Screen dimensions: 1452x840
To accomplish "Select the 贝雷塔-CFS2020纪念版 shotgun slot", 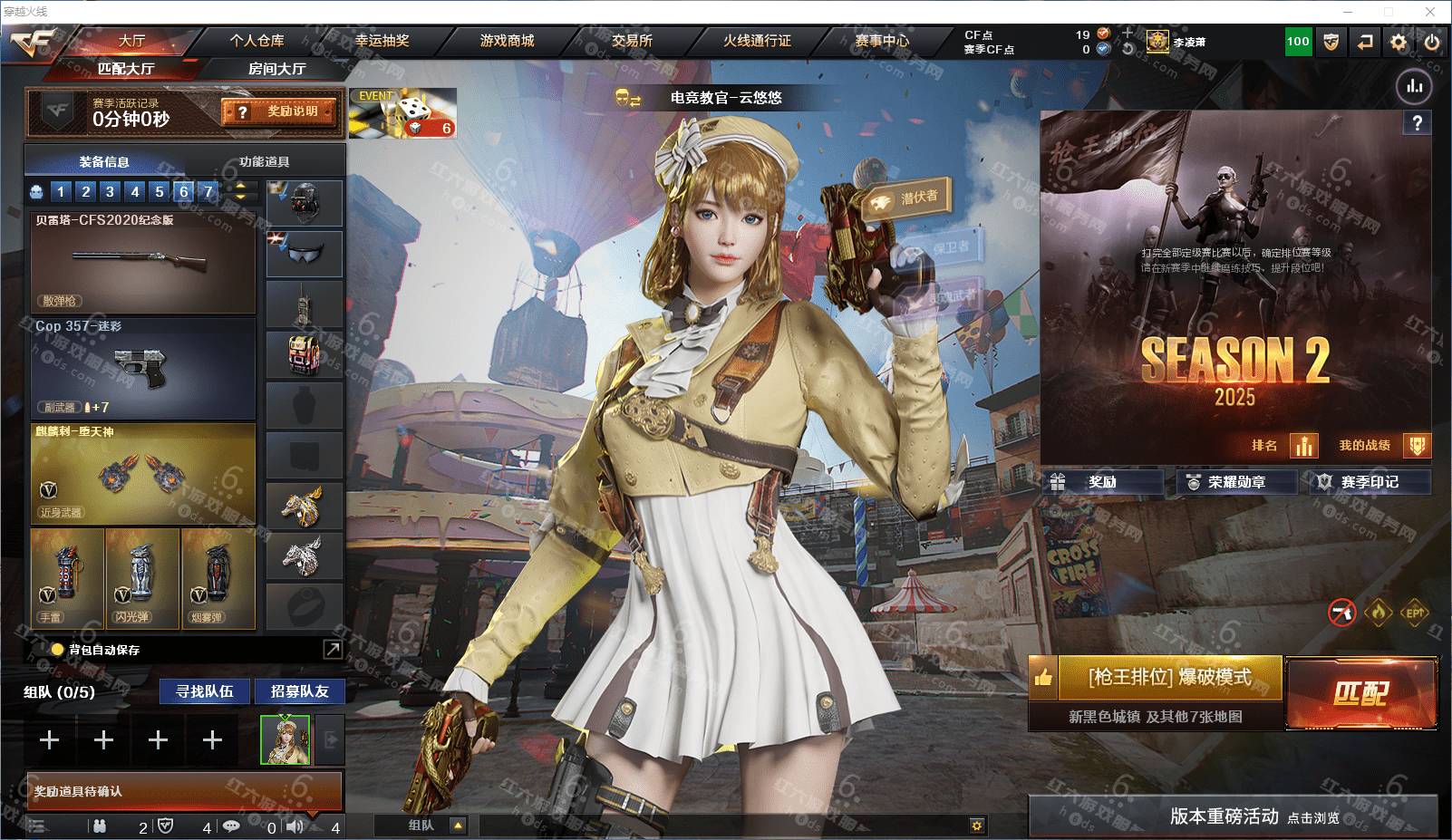I will point(143,263).
